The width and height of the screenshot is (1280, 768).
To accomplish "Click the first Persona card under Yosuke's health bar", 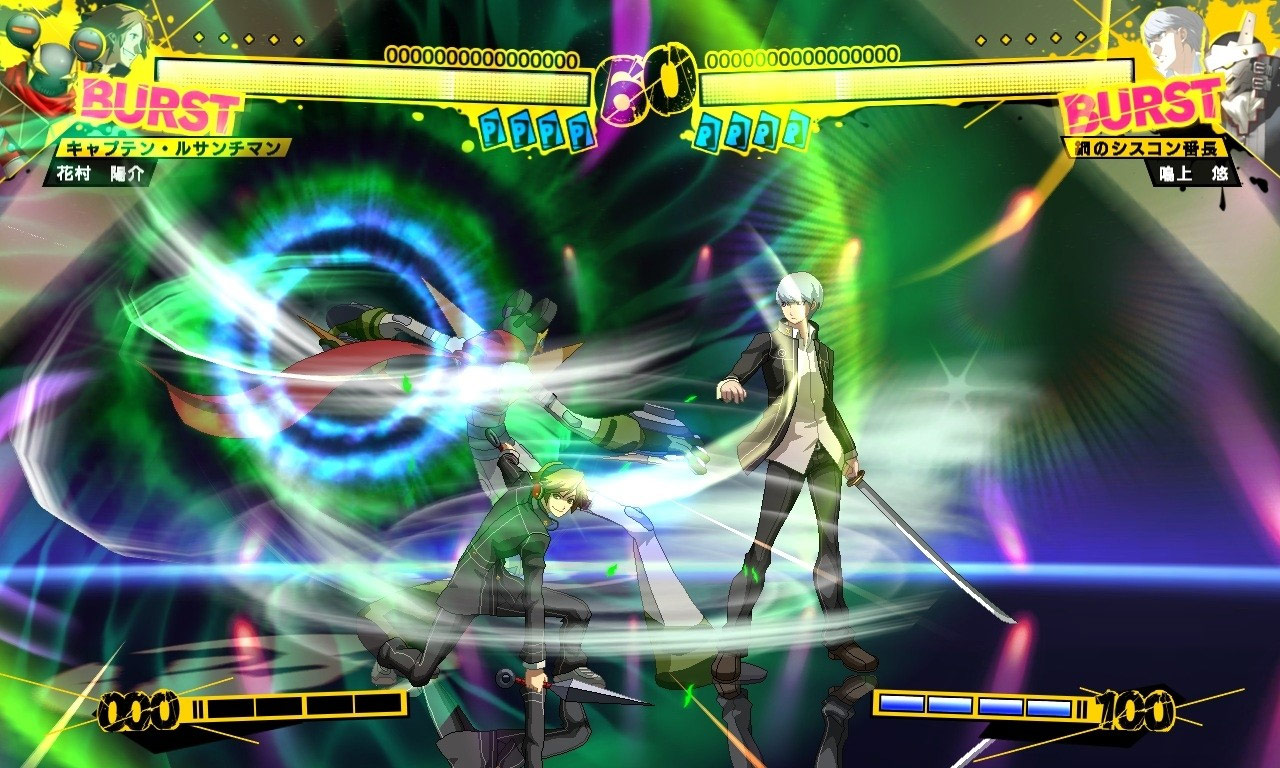I will click(x=490, y=128).
